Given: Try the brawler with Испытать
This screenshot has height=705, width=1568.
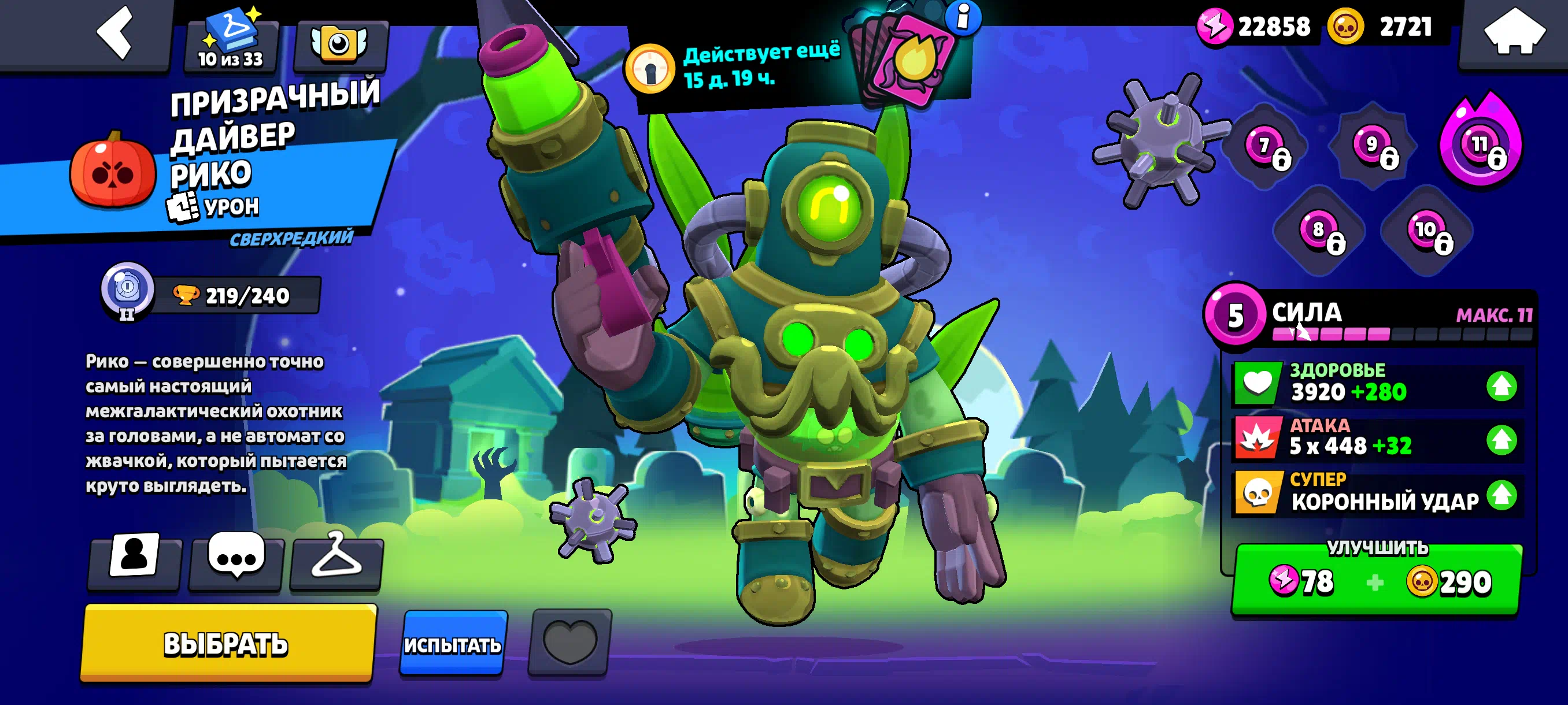Looking at the screenshot, I should 453,643.
